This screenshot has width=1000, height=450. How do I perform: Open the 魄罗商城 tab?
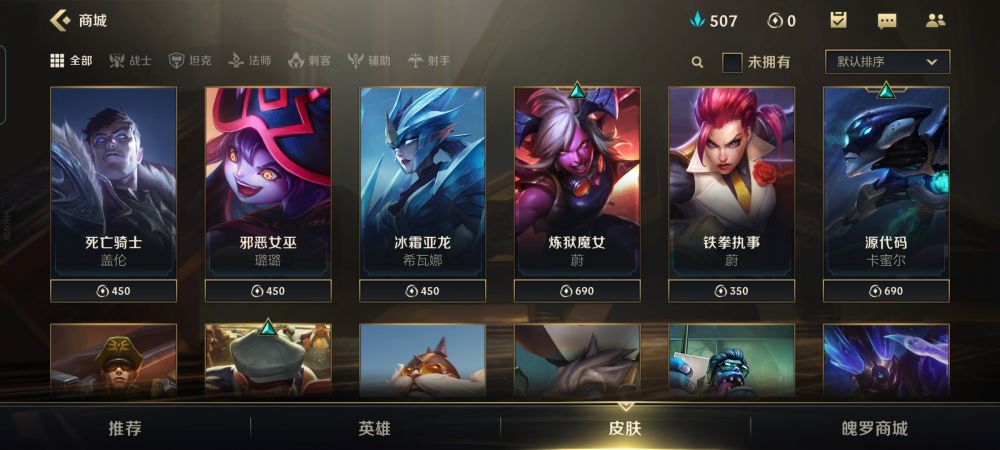pyautogui.click(x=875, y=429)
